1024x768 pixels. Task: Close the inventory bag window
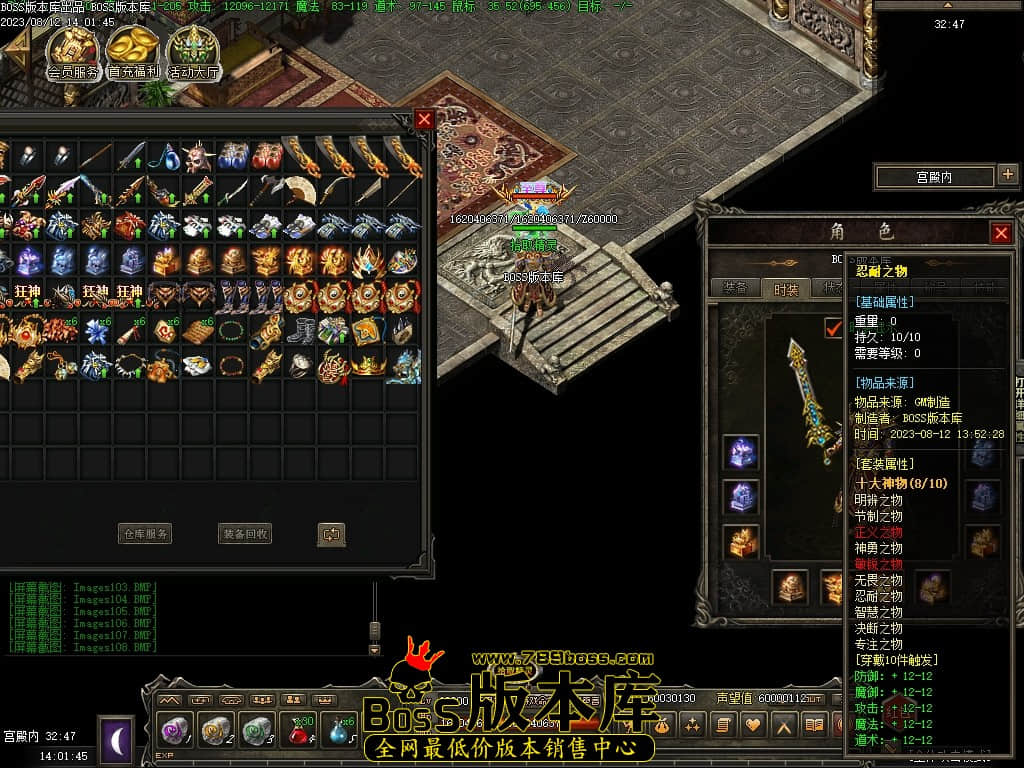point(424,119)
